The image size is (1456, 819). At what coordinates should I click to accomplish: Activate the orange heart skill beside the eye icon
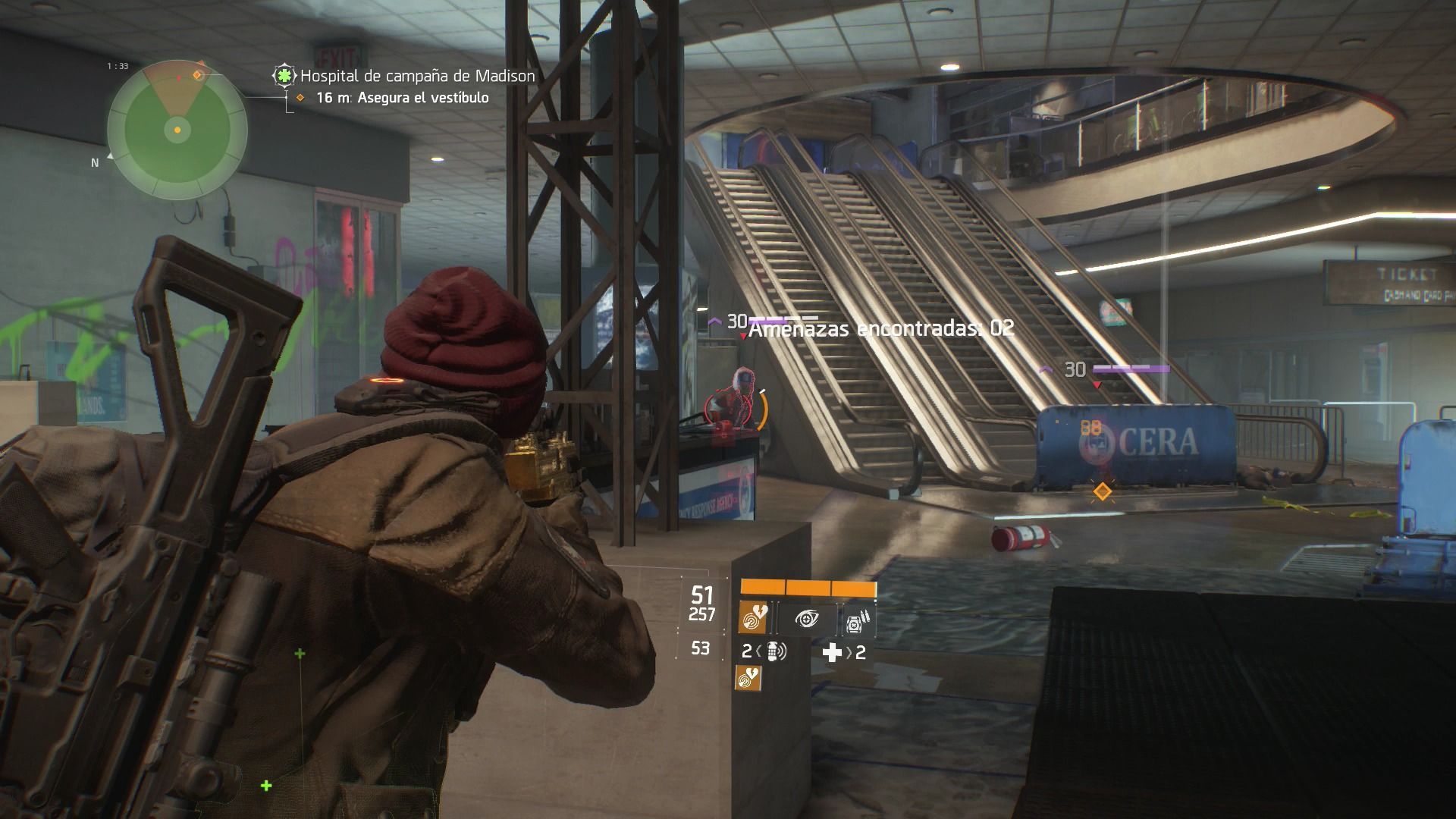click(x=754, y=620)
